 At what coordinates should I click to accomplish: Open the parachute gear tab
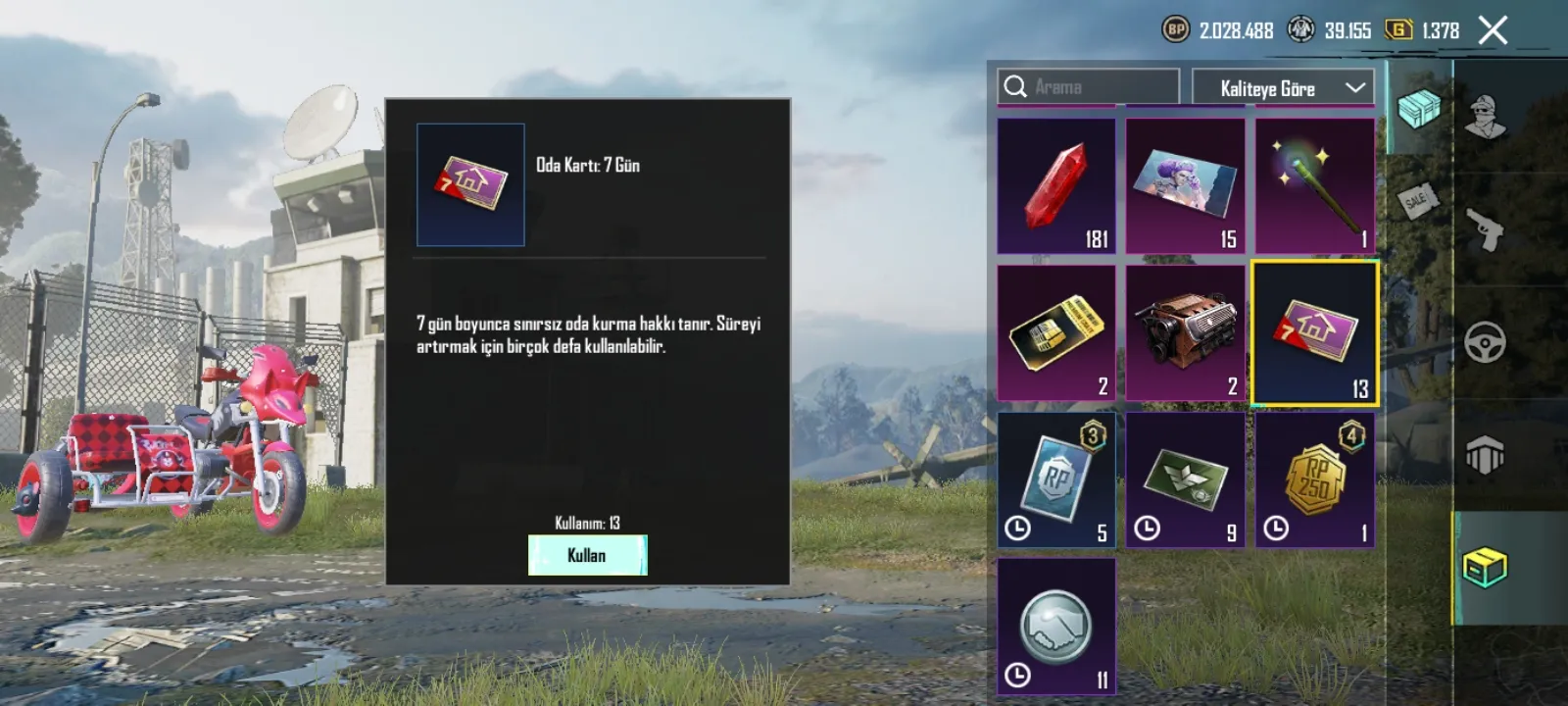[1485, 455]
